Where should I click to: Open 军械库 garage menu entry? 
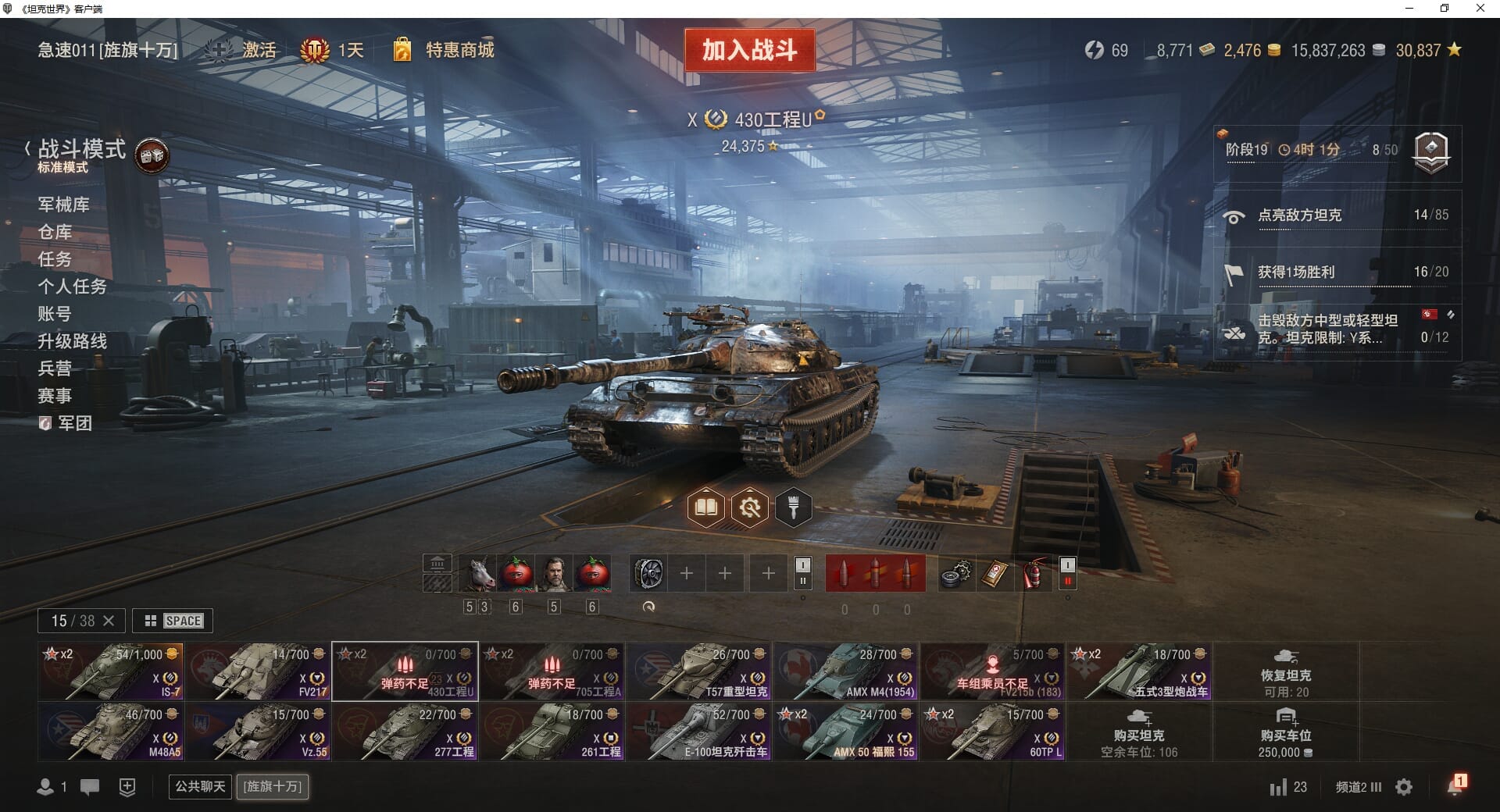click(x=63, y=205)
